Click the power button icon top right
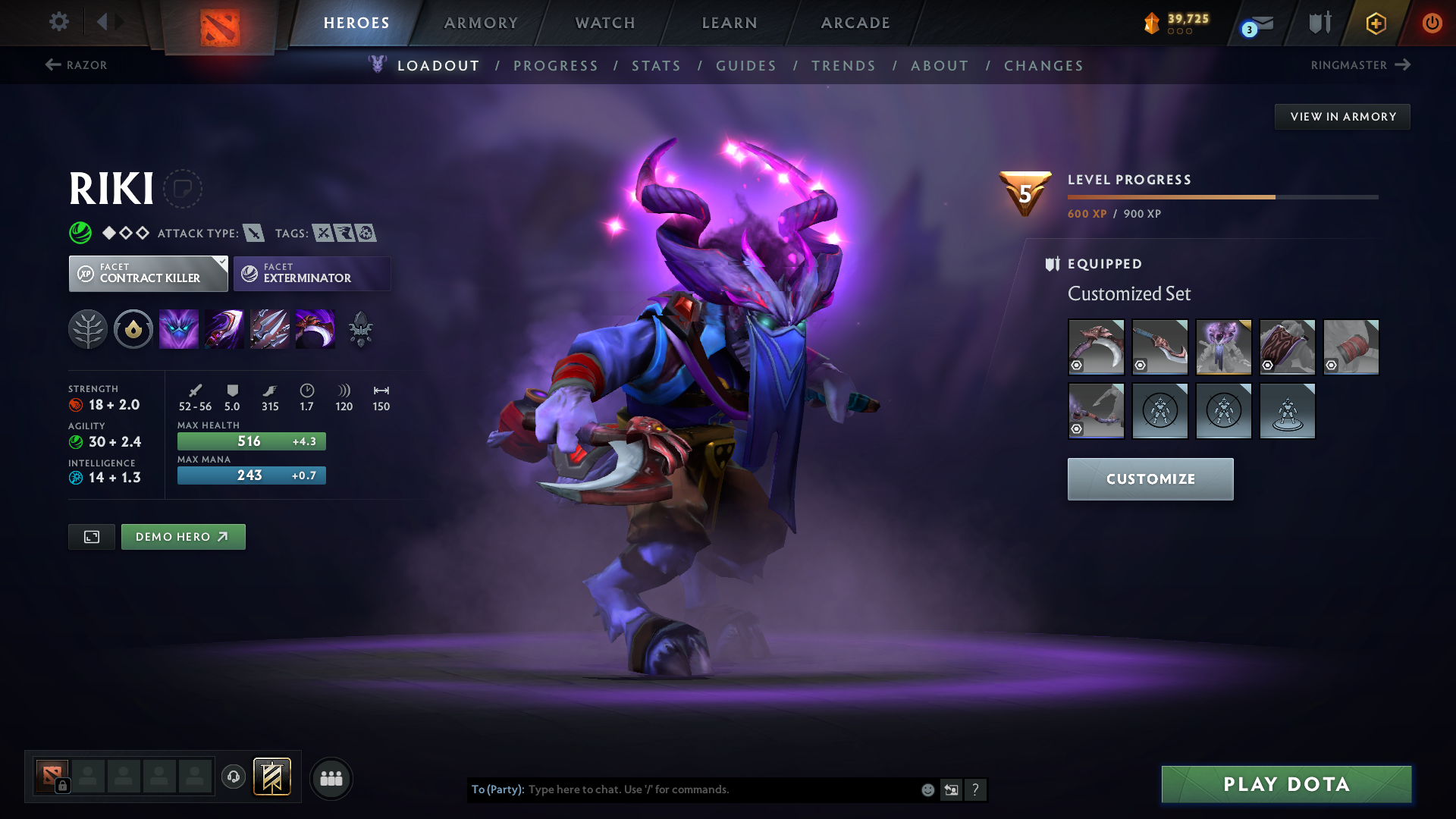 pos(1432,23)
